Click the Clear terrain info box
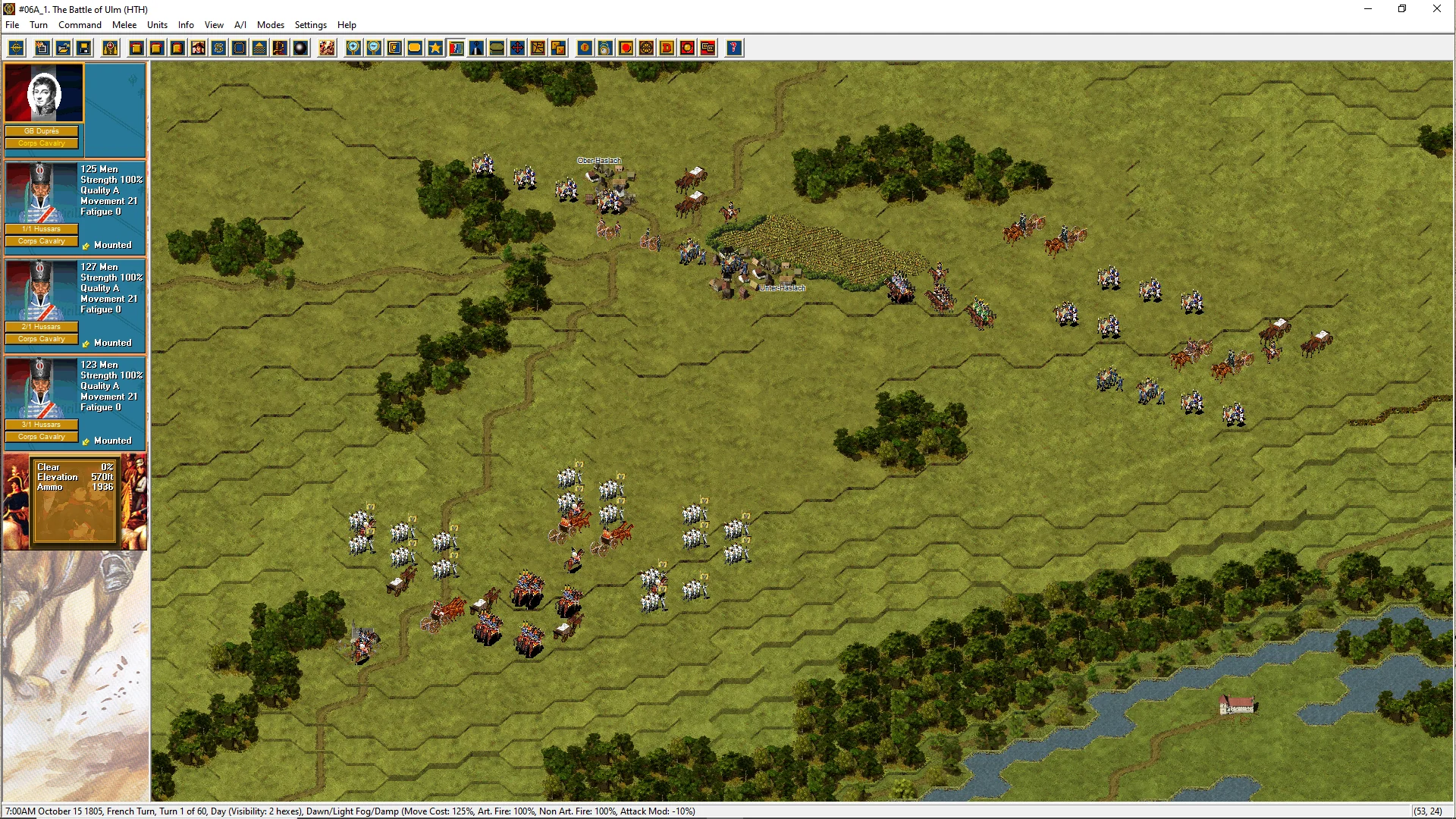This screenshot has height=819, width=1456. [74, 500]
